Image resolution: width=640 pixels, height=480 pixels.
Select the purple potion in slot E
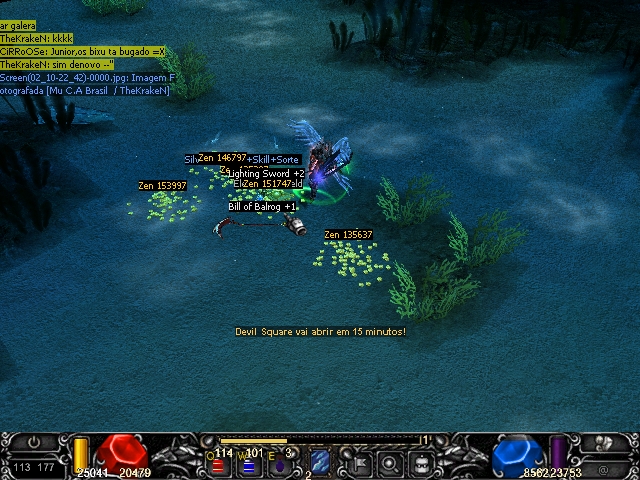[x=281, y=463]
